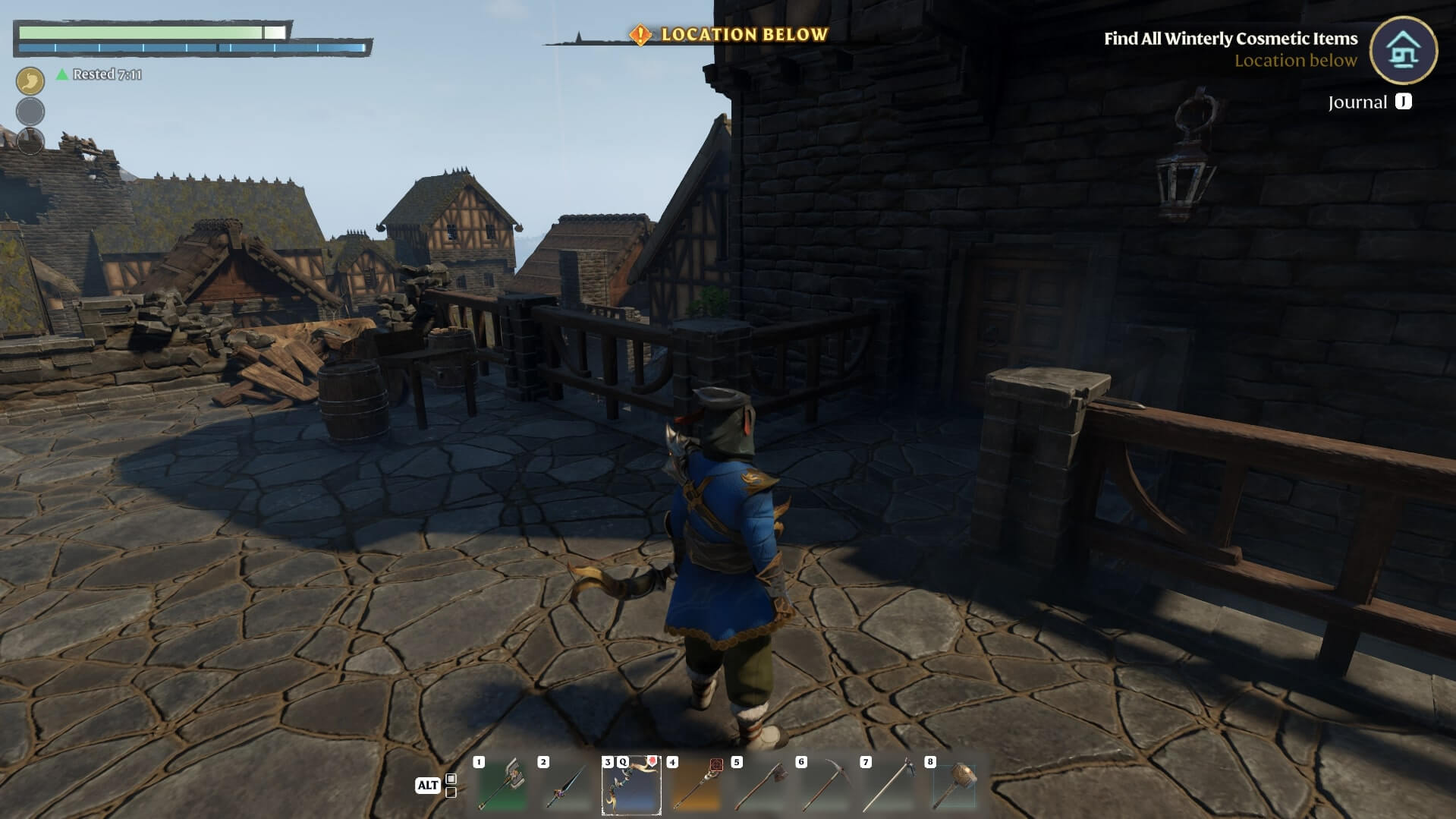
Task: Select the pickaxe in slot 6
Action: [825, 785]
